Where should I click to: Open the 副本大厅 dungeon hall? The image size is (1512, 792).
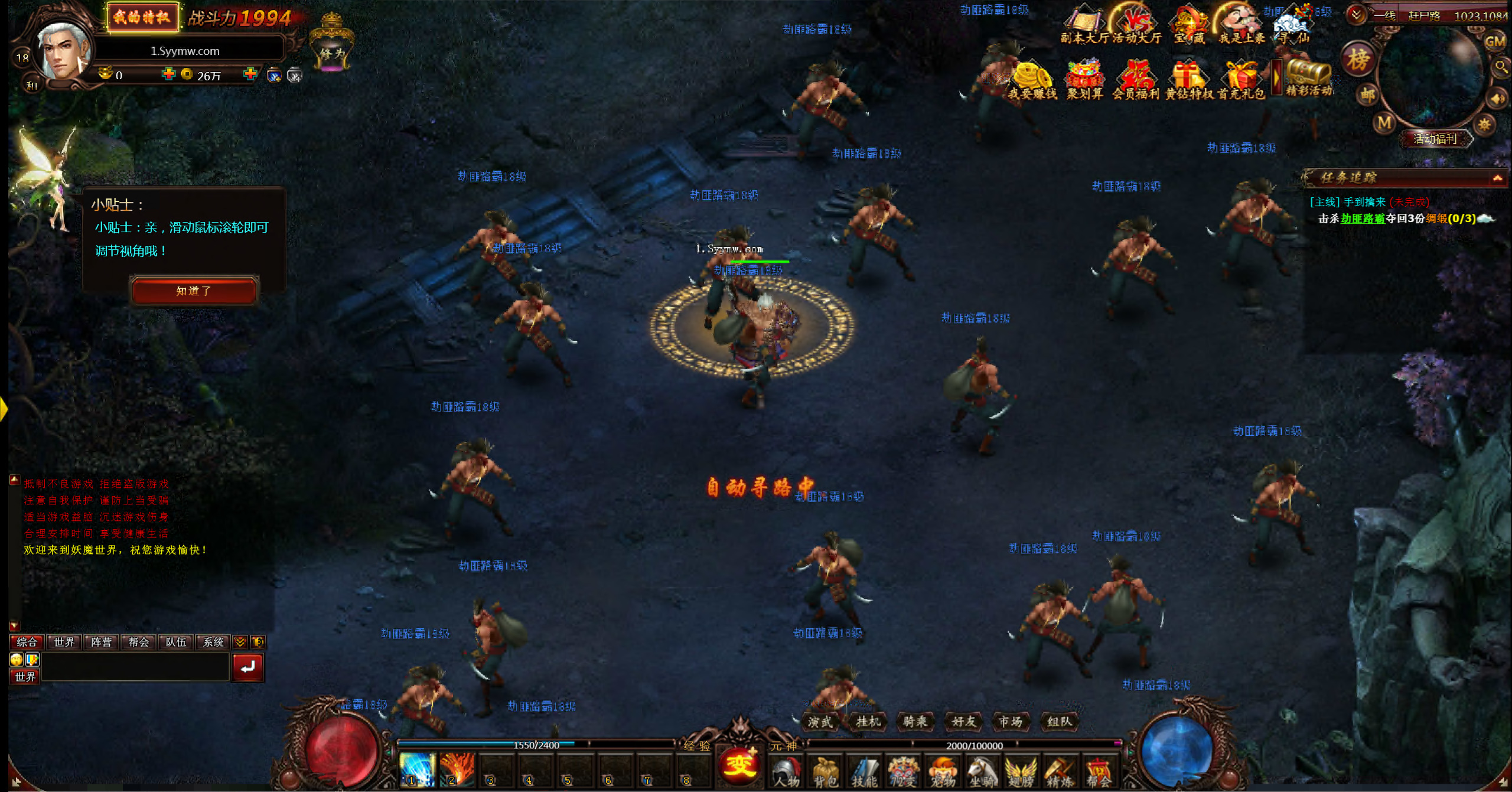tap(1084, 27)
